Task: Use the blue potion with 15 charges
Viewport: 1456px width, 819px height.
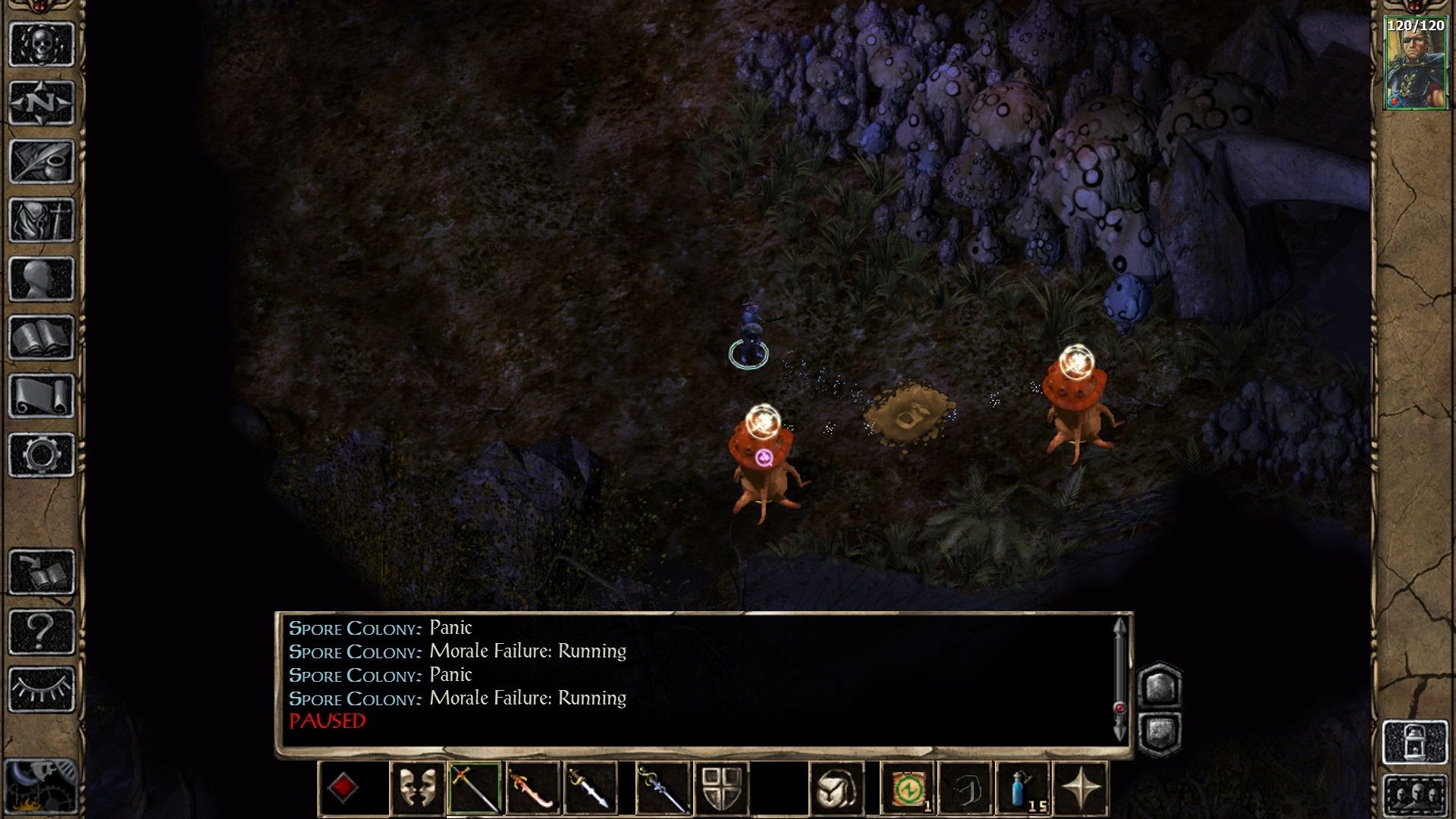Action: (1023, 789)
